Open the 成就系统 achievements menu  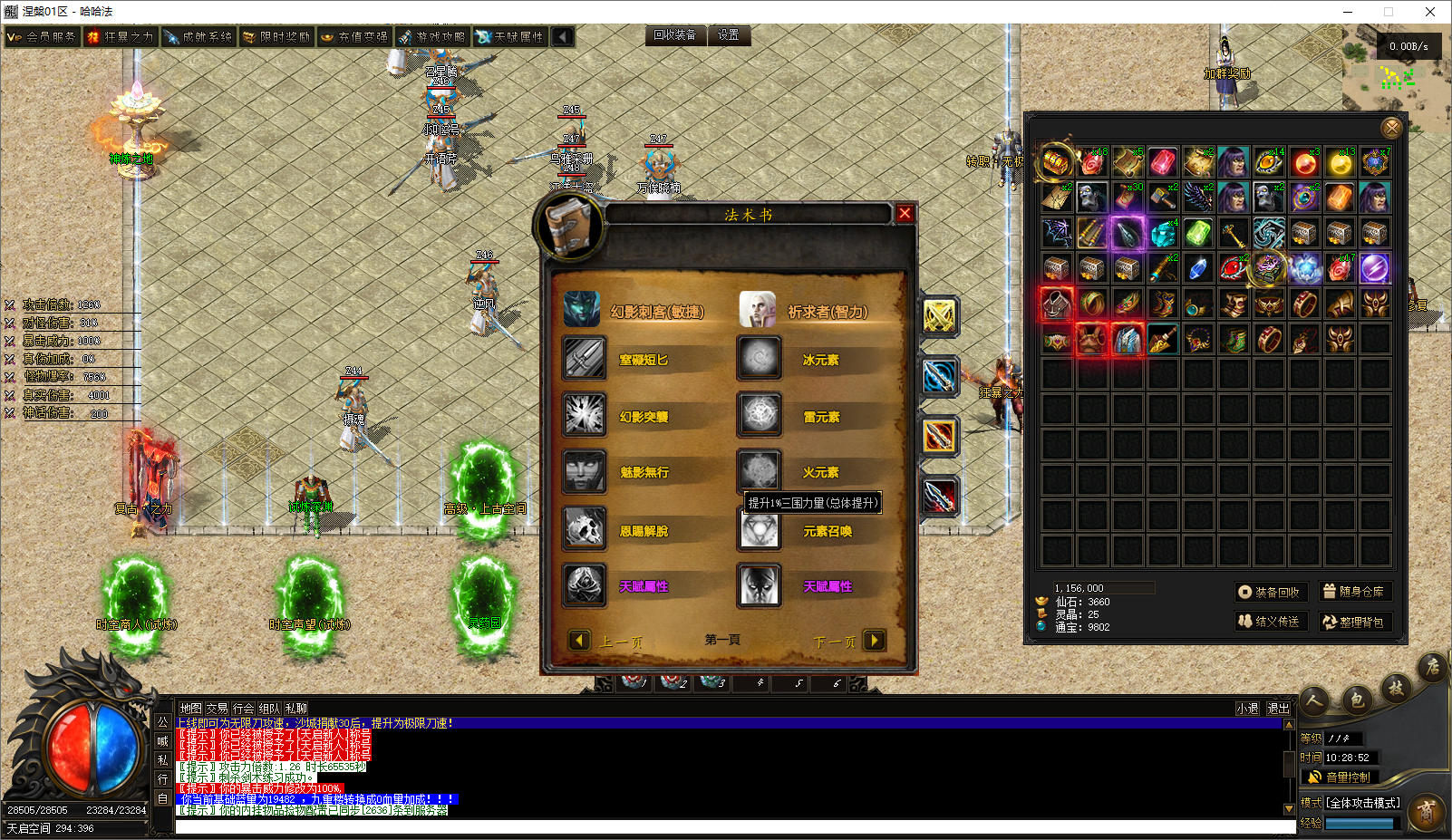pyautogui.click(x=198, y=37)
